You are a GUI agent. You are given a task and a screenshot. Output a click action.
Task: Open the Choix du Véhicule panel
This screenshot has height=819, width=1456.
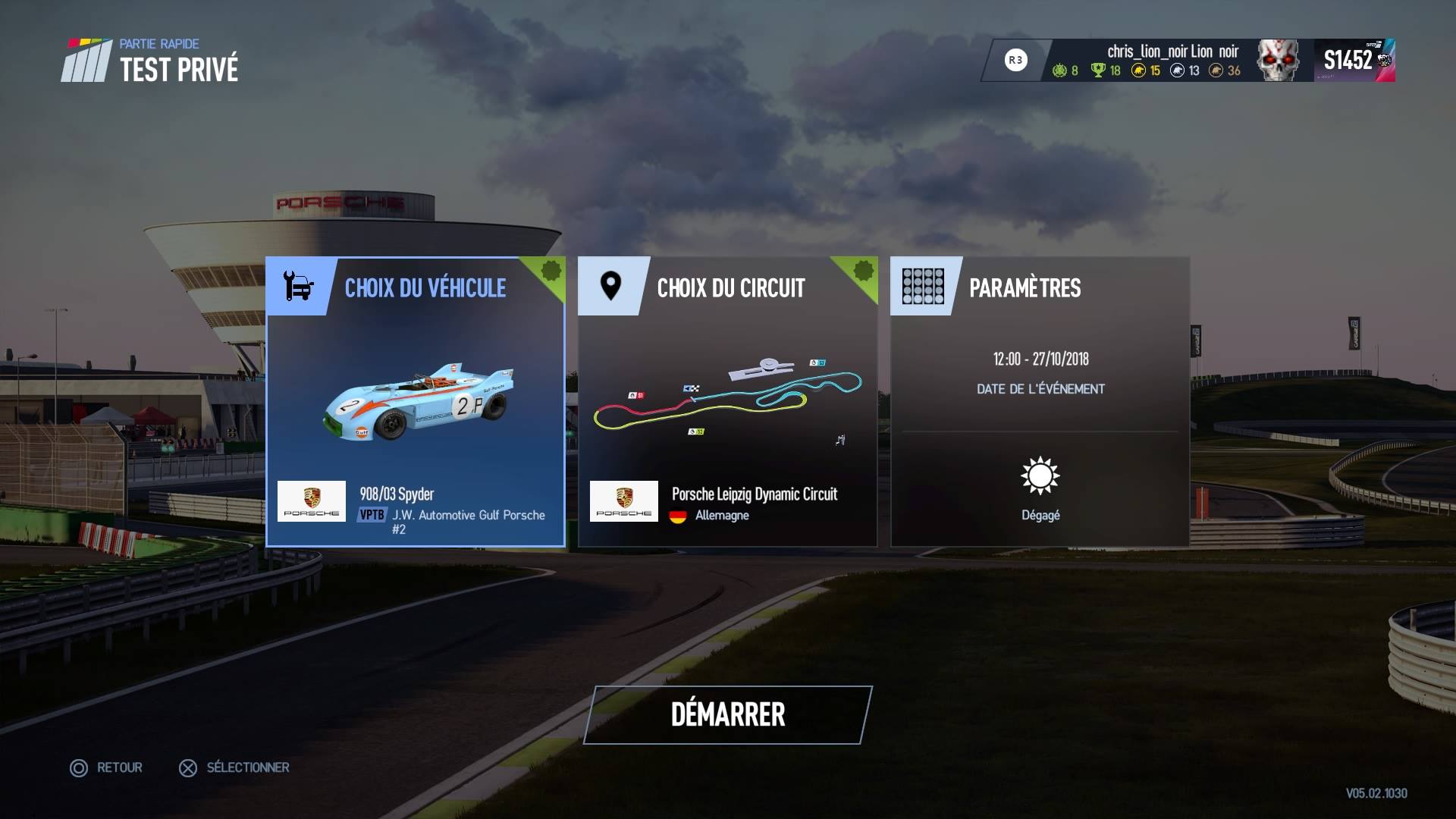(x=416, y=402)
